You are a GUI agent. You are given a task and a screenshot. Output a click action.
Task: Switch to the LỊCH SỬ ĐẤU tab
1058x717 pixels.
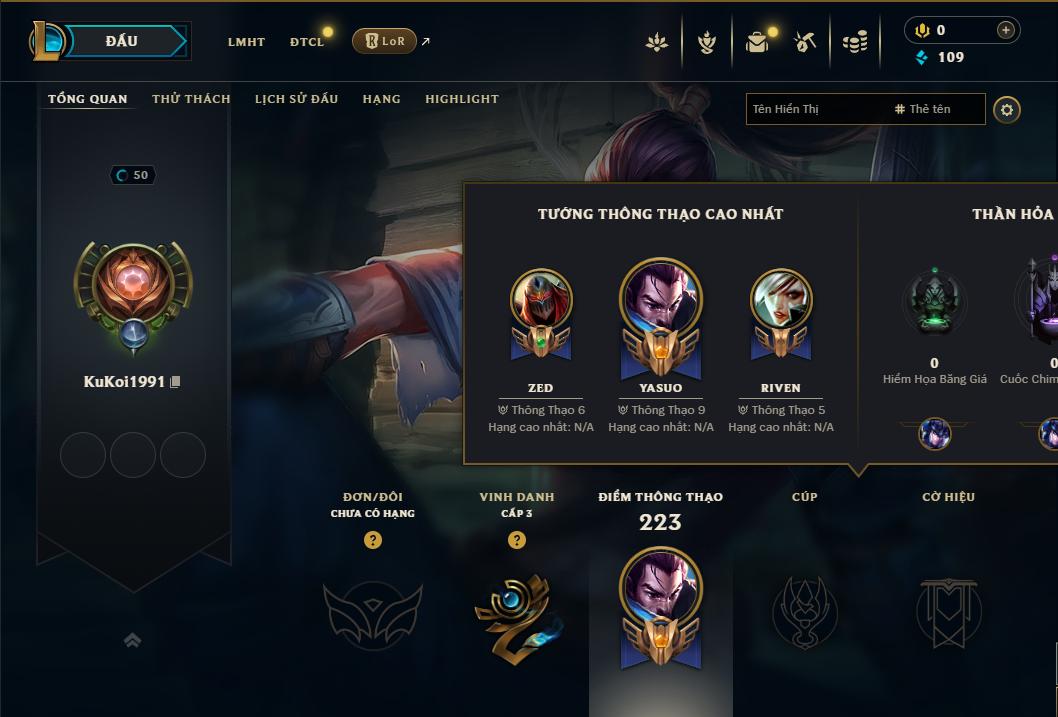coord(296,99)
